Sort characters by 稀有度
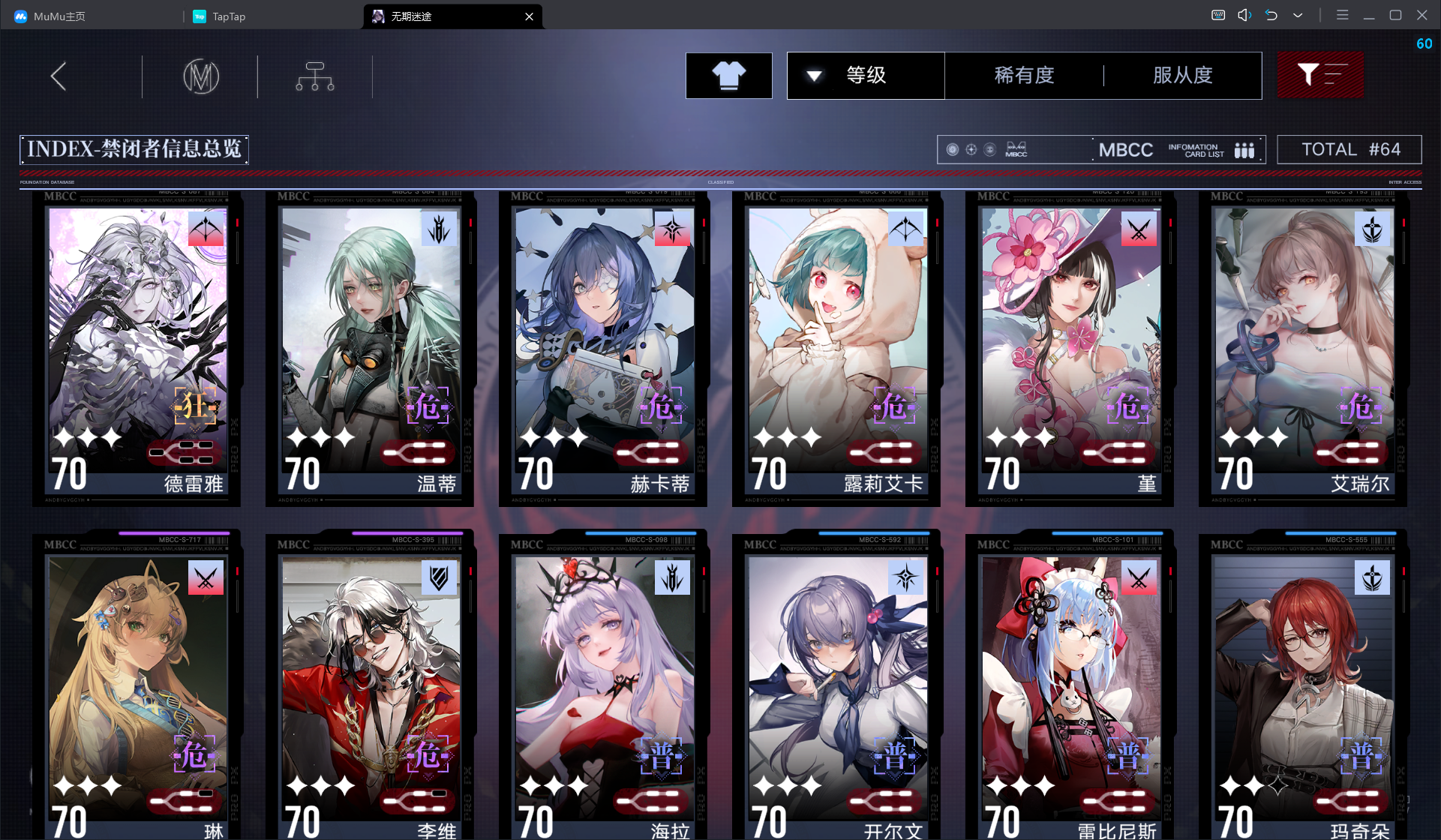Image resolution: width=1441 pixels, height=840 pixels. click(1025, 76)
